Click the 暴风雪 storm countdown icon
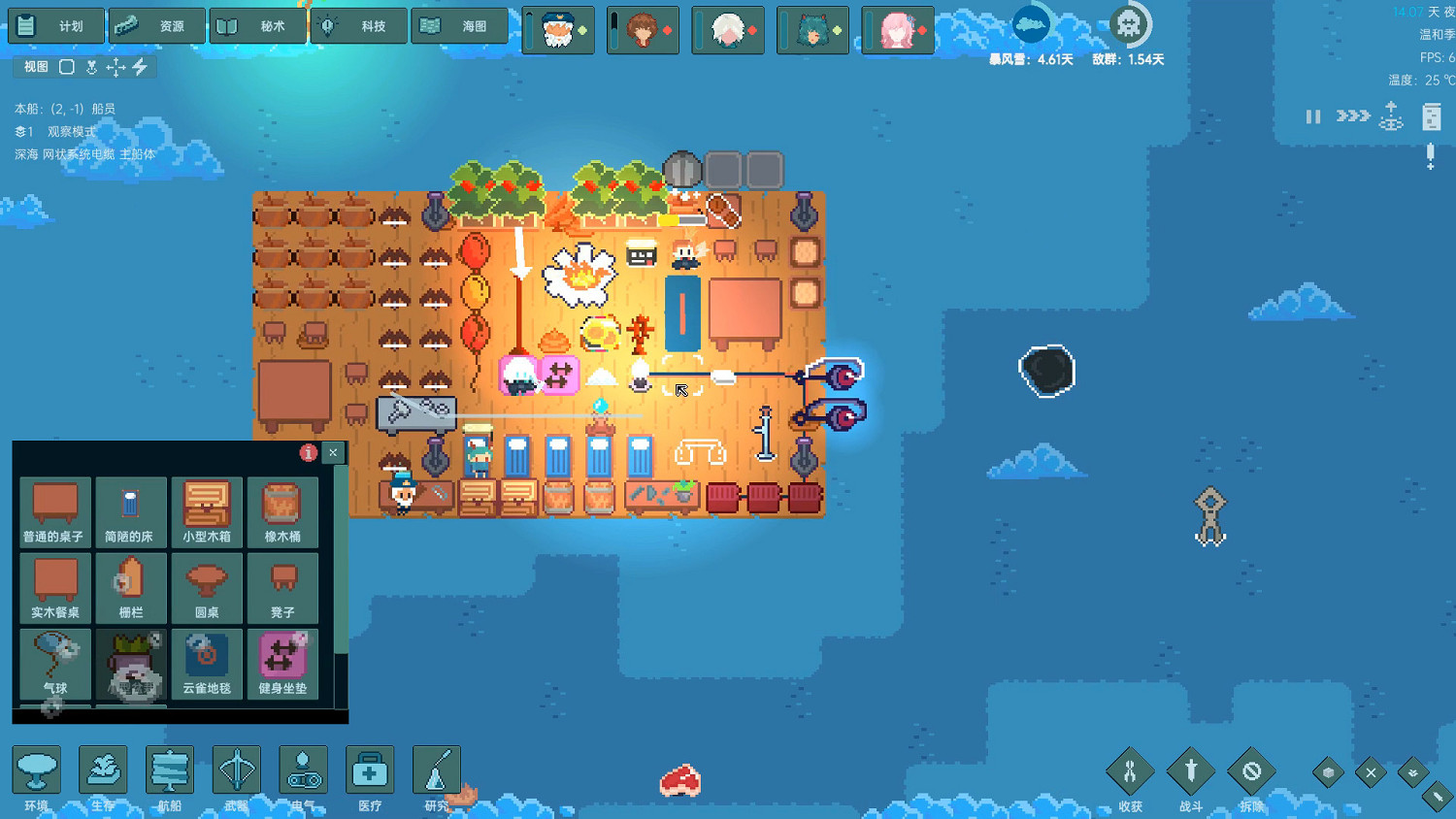 1031,23
